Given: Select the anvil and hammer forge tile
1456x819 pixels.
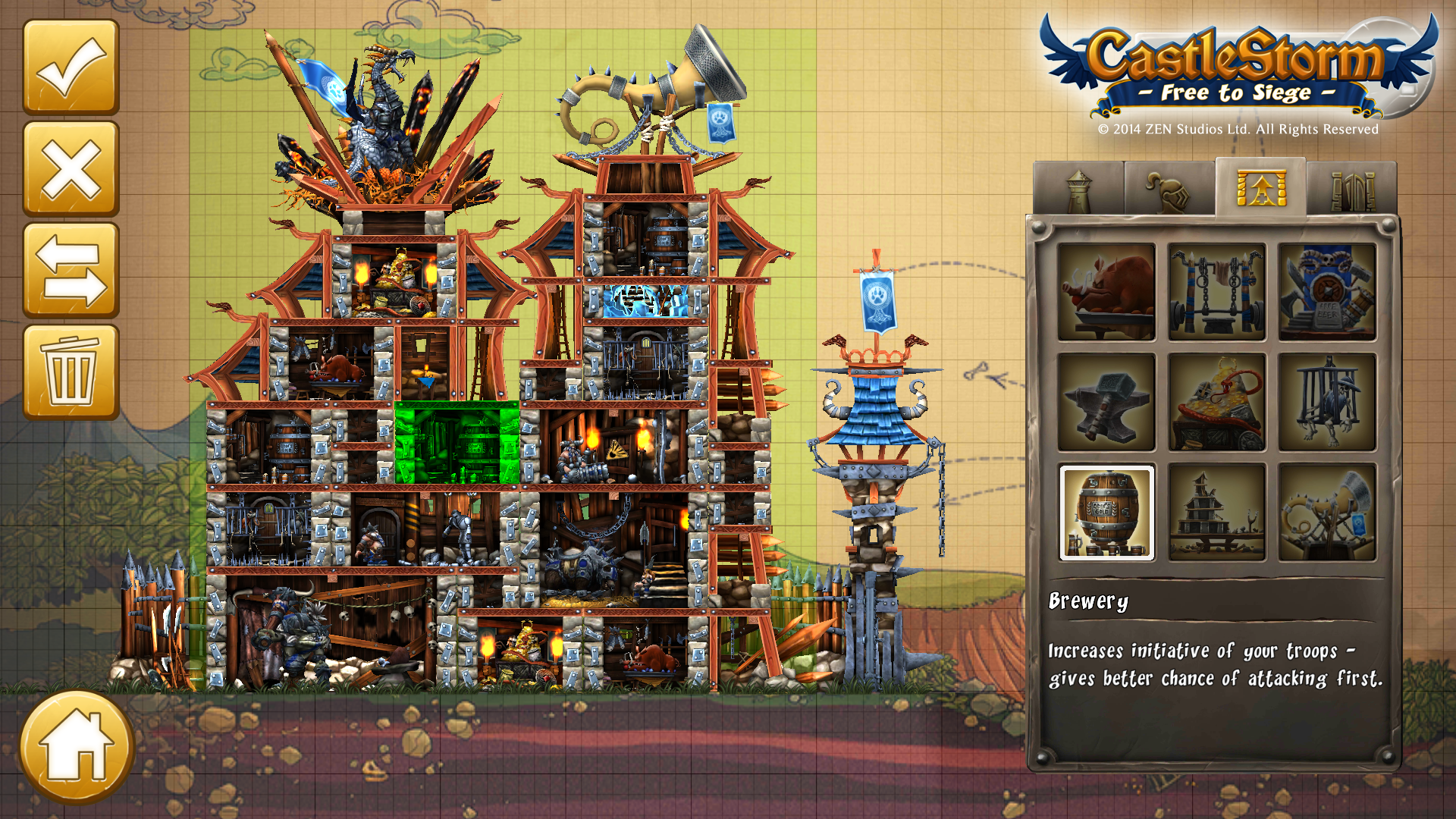Looking at the screenshot, I should pos(1106,402).
